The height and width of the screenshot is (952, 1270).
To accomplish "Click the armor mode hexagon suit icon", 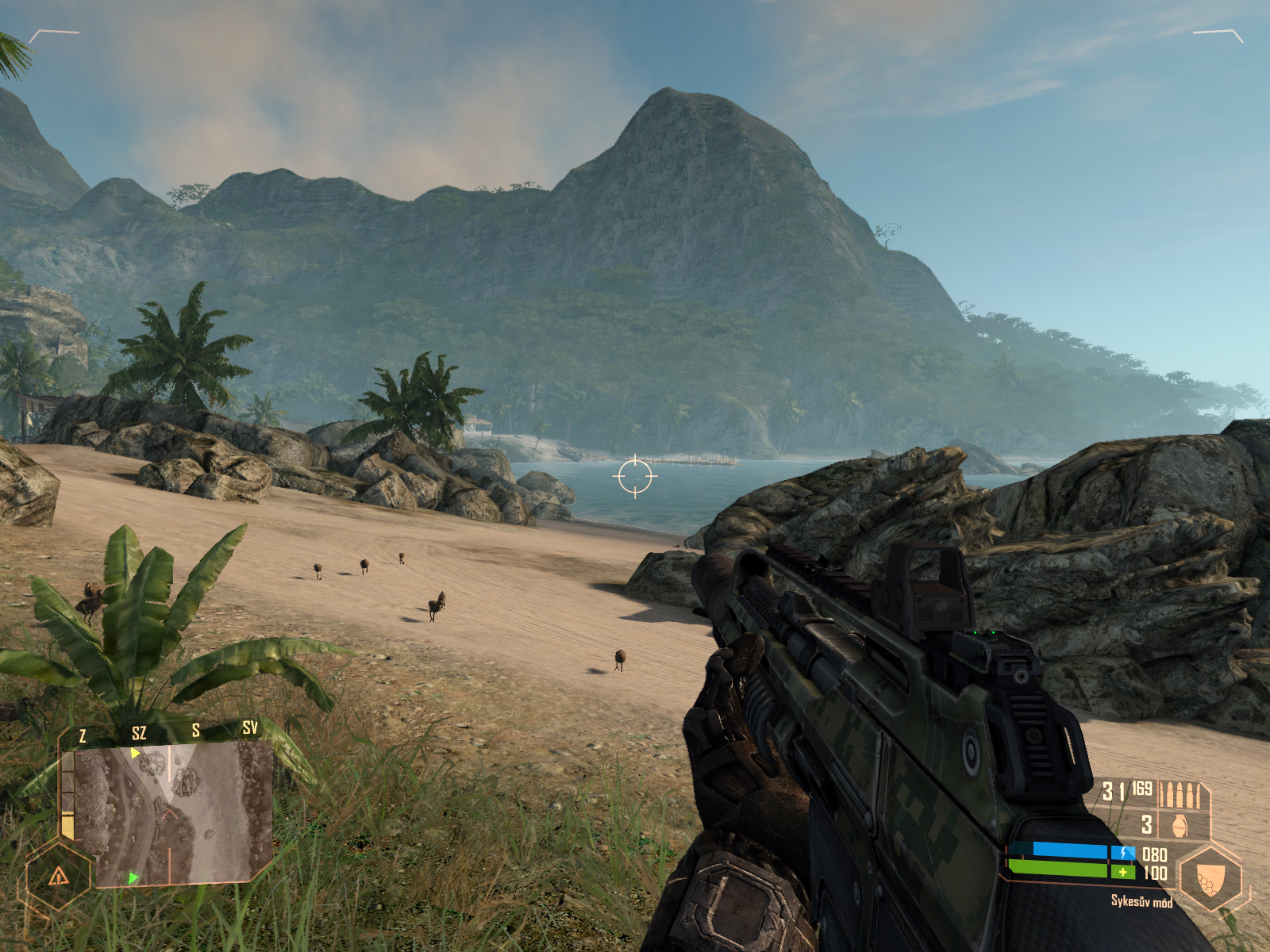I will point(1210,878).
